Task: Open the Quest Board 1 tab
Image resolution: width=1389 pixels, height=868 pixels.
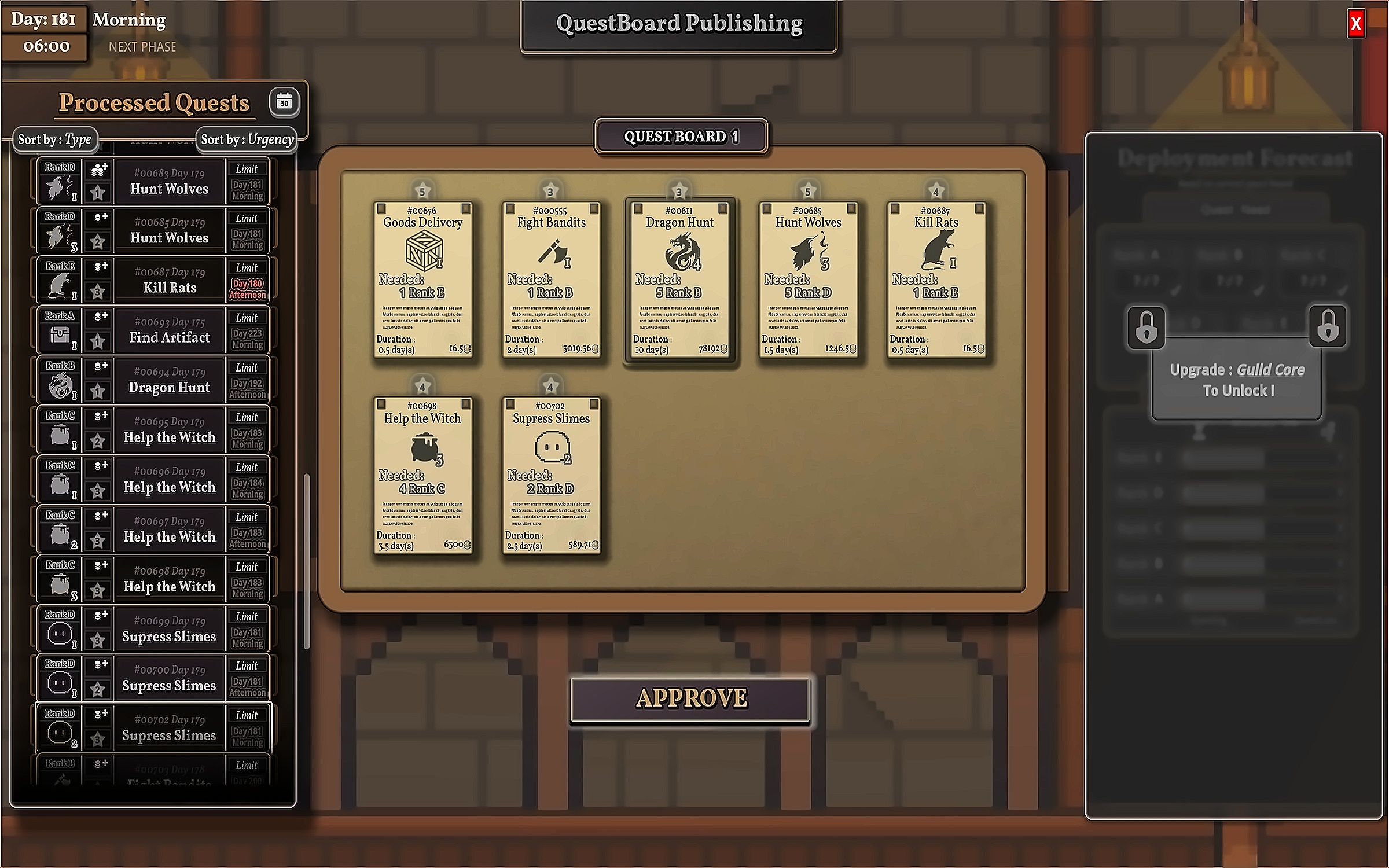Action: [x=681, y=137]
